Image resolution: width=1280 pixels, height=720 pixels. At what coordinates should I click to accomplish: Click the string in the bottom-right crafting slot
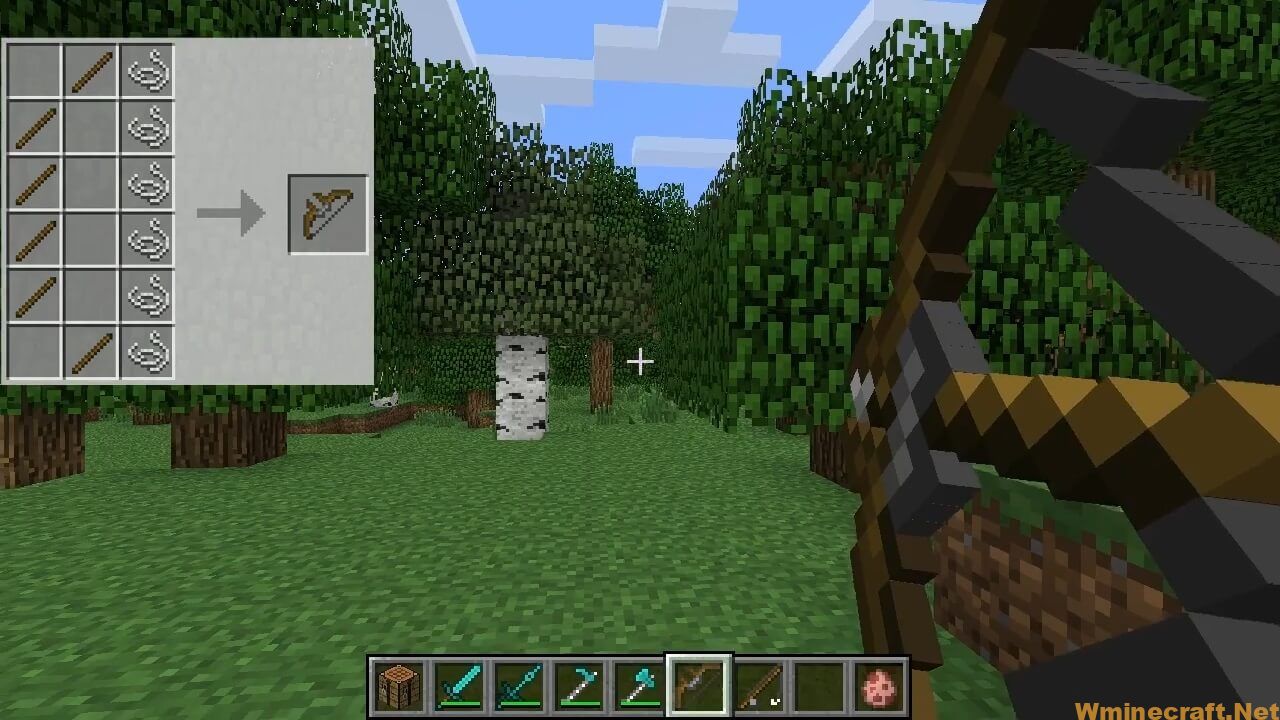pos(150,352)
